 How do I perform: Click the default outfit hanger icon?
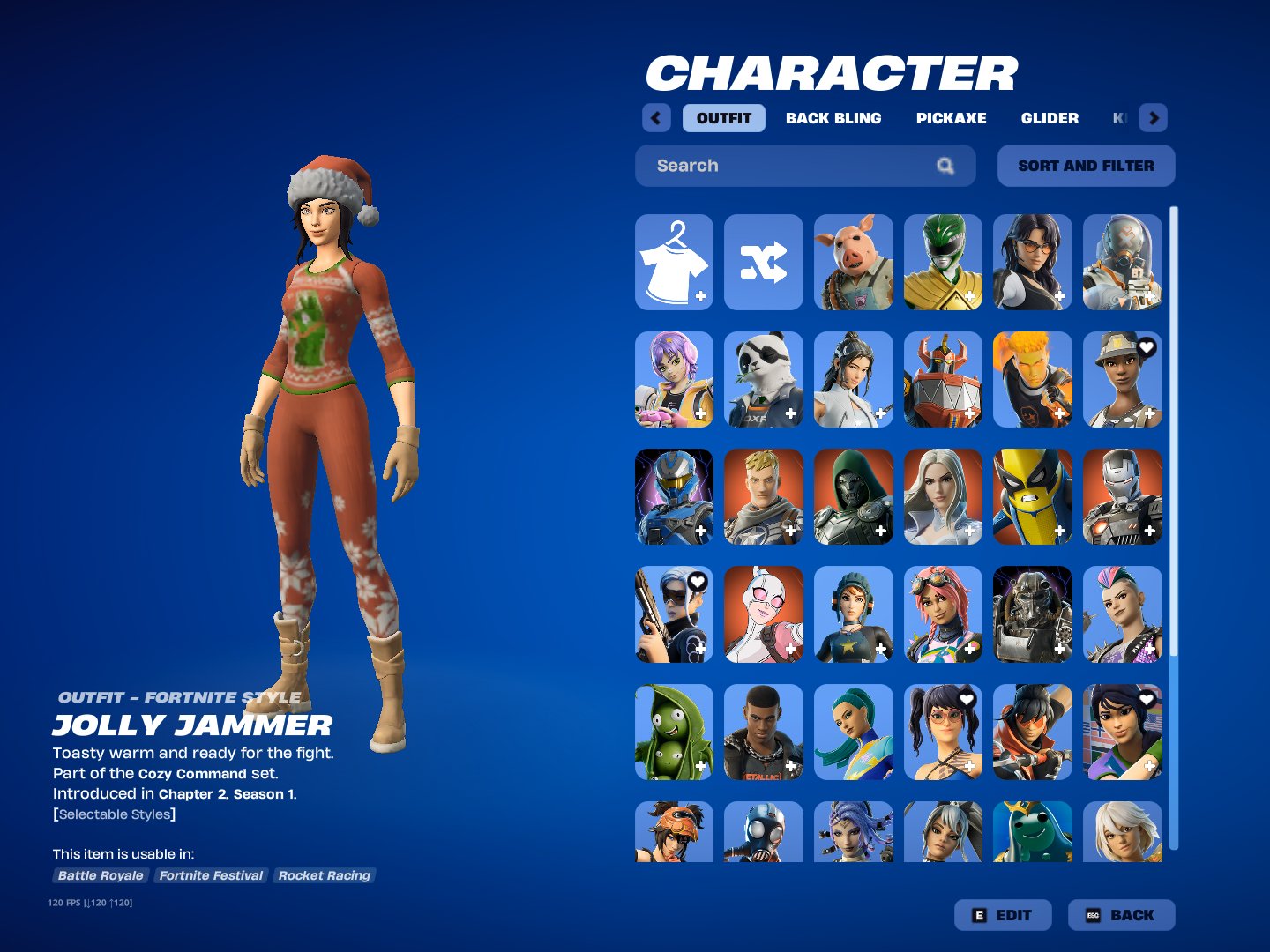673,262
